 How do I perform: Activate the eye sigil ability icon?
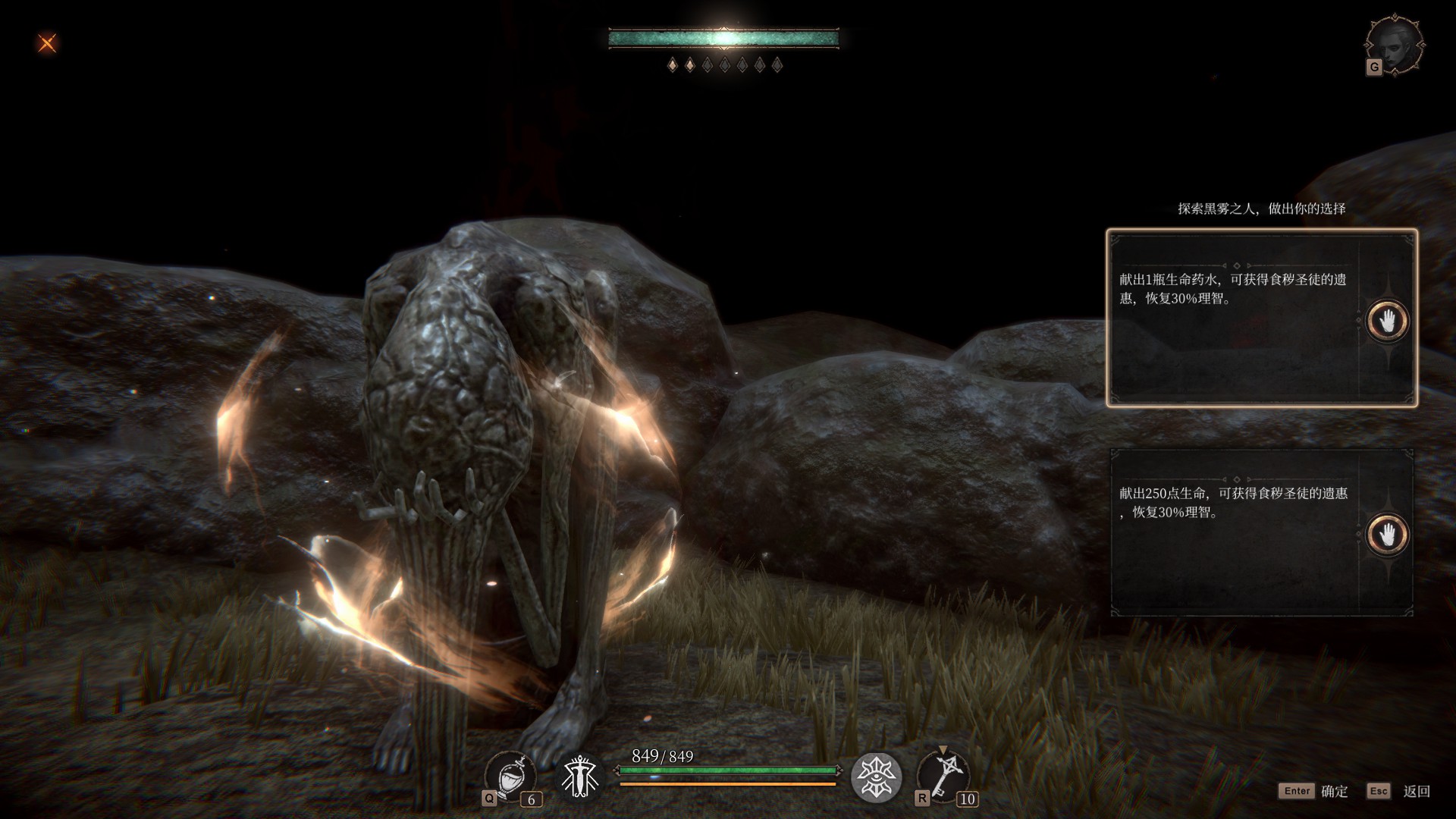(x=876, y=777)
